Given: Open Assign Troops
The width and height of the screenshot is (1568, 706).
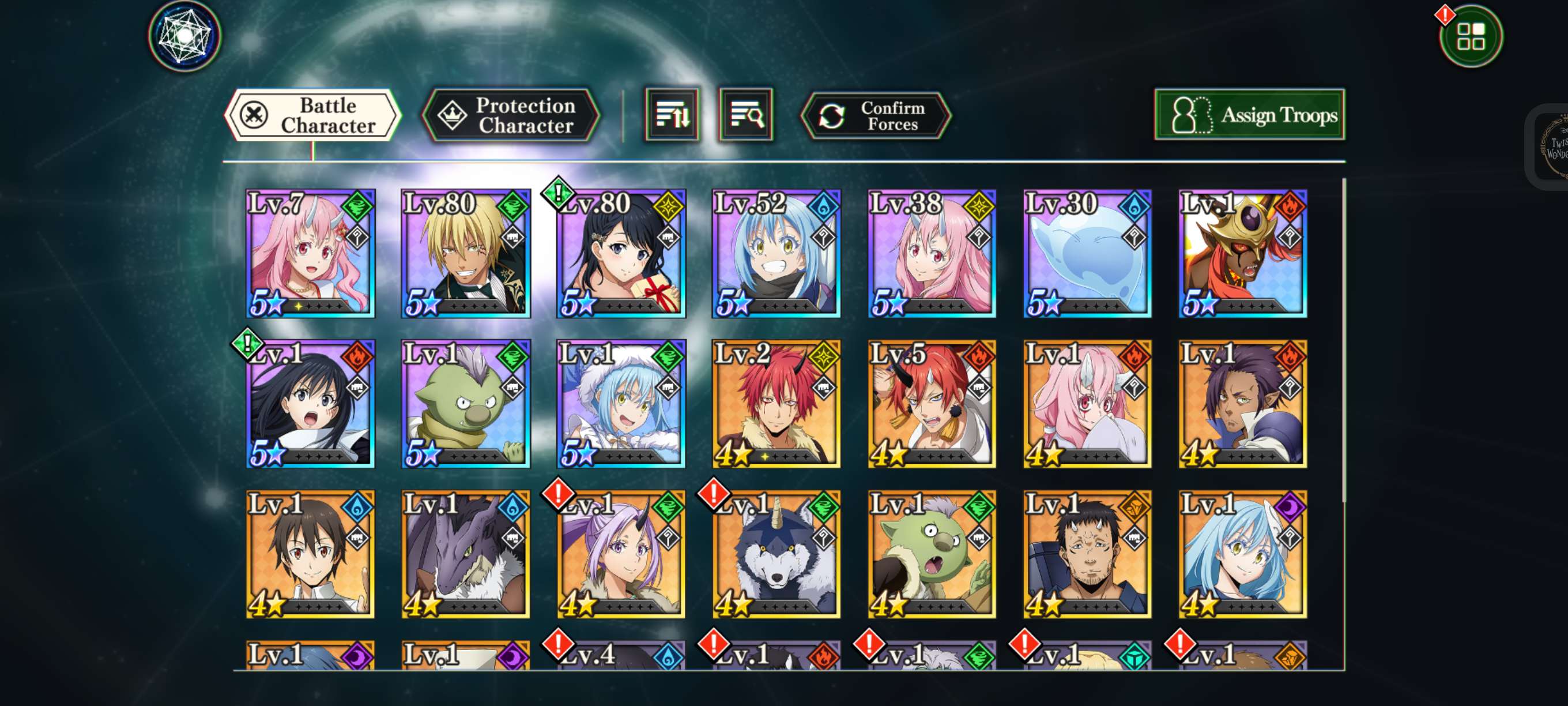Looking at the screenshot, I should tap(1250, 115).
